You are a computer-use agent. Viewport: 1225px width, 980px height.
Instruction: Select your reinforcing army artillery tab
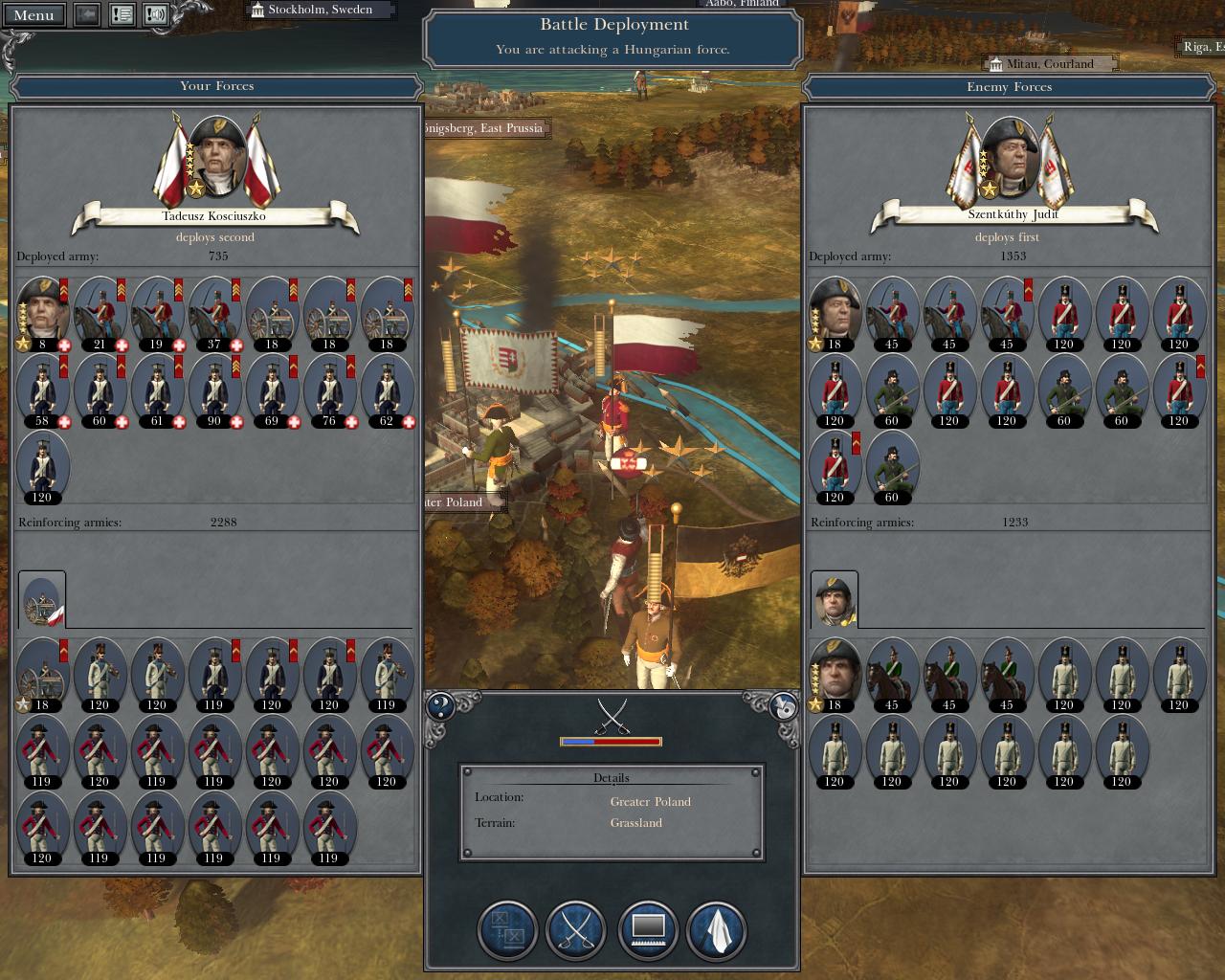[x=42, y=600]
